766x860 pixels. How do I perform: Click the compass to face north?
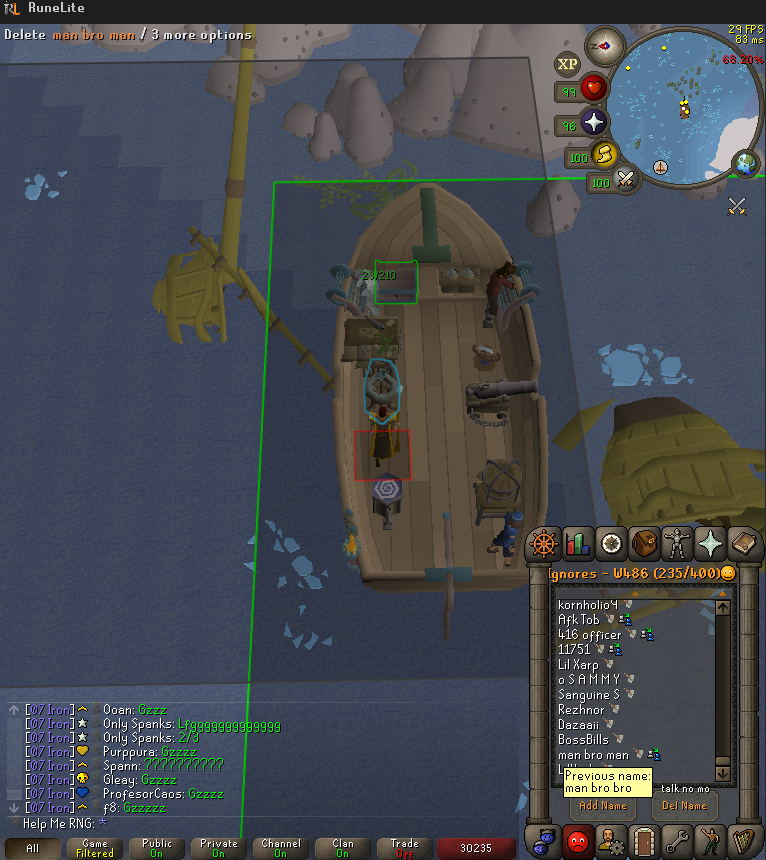(x=605, y=46)
